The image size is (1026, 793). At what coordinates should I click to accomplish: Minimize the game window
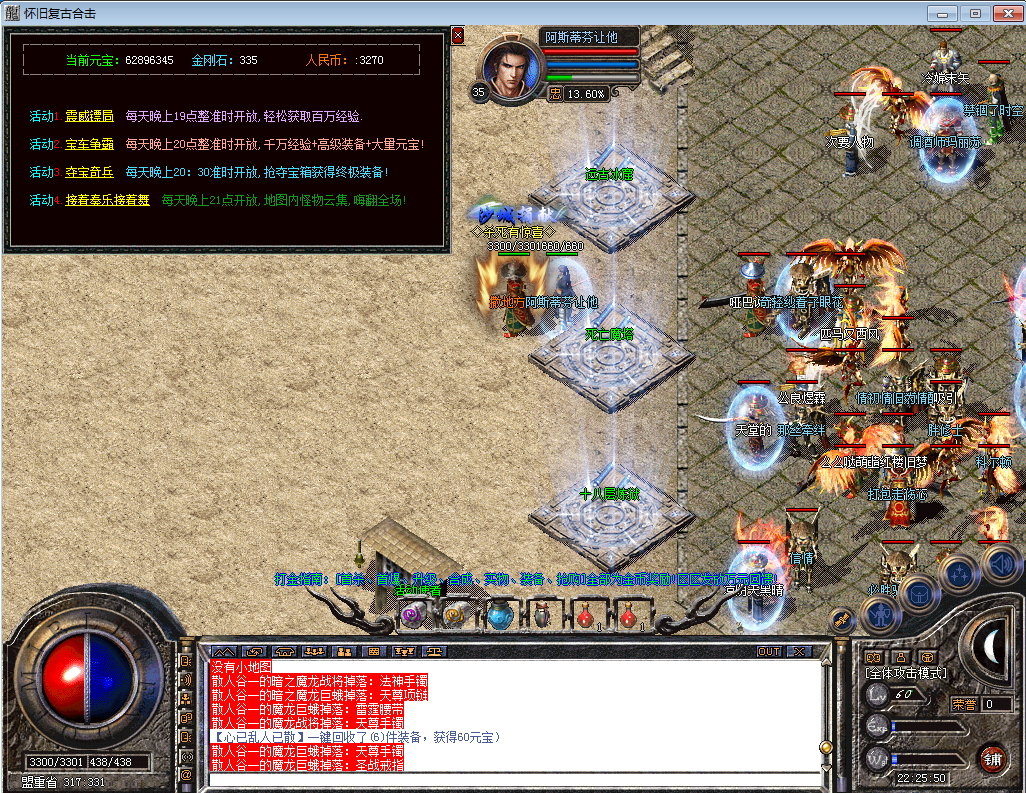pos(941,13)
